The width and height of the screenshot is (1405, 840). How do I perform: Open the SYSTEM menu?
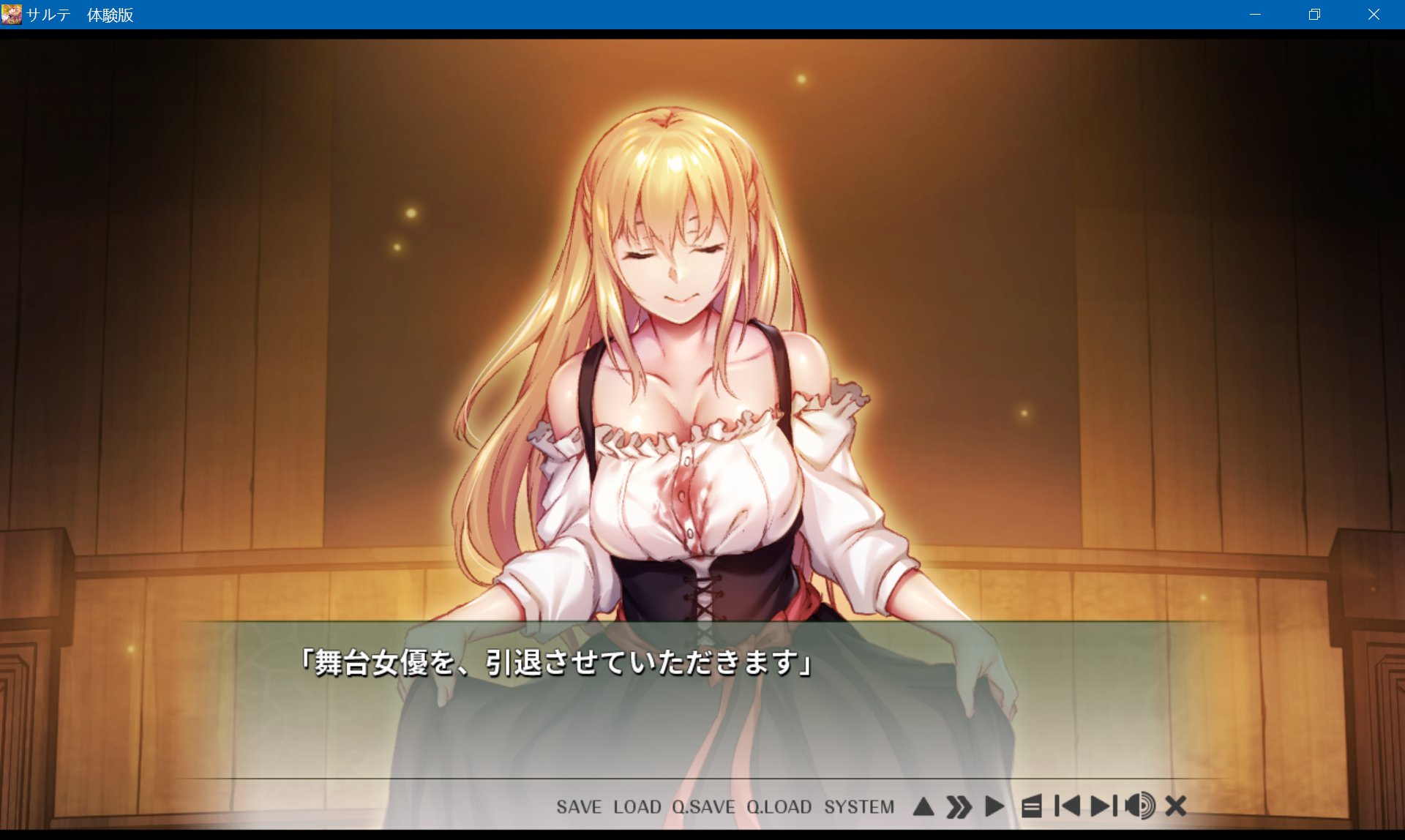861,807
